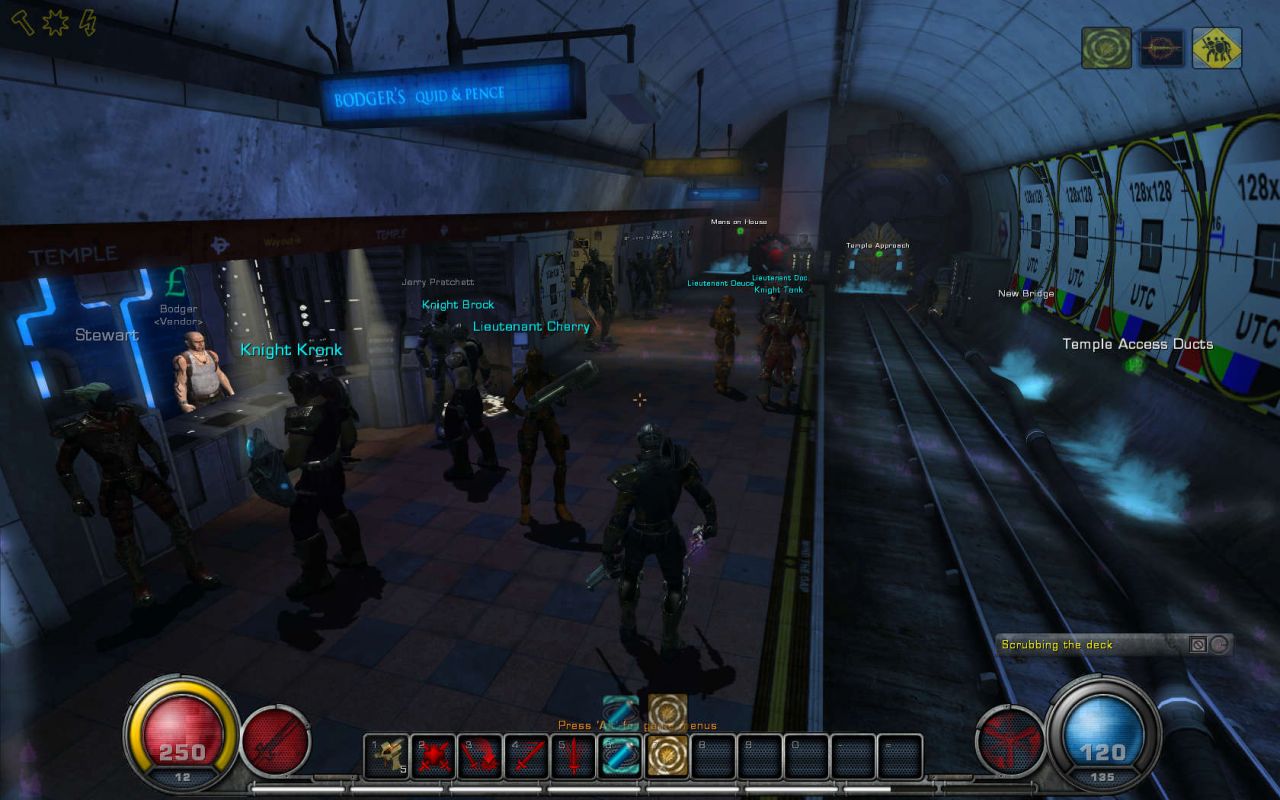Viewport: 1280px width, 800px height.
Task: Click the dark blue orange-circle icon
Action: coord(1161,48)
